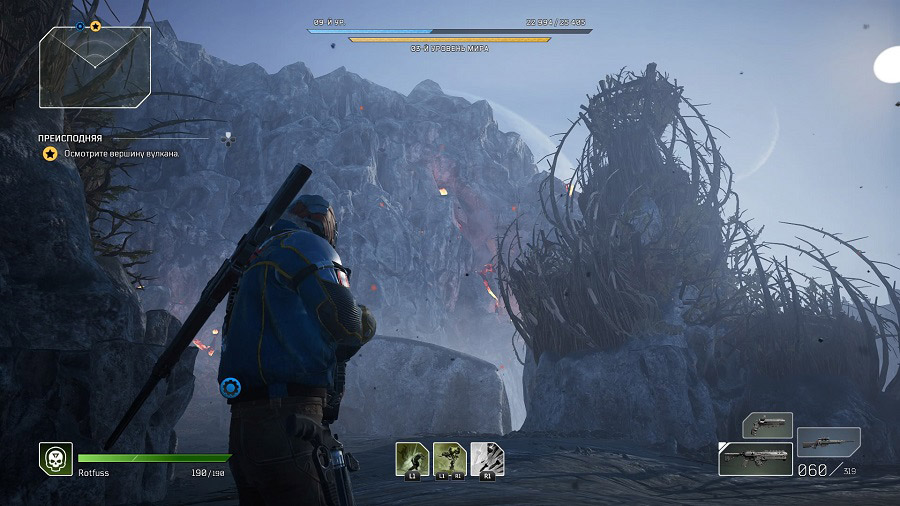Click the skull class icon beside Rotfuss
The height and width of the screenshot is (506, 900).
click(x=55, y=458)
